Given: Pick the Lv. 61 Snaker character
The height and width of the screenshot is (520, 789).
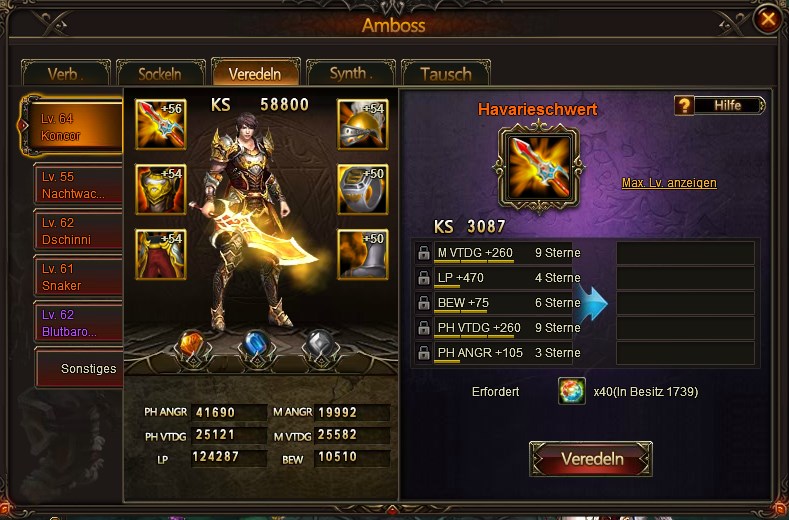Looking at the screenshot, I should pyautogui.click(x=78, y=277).
